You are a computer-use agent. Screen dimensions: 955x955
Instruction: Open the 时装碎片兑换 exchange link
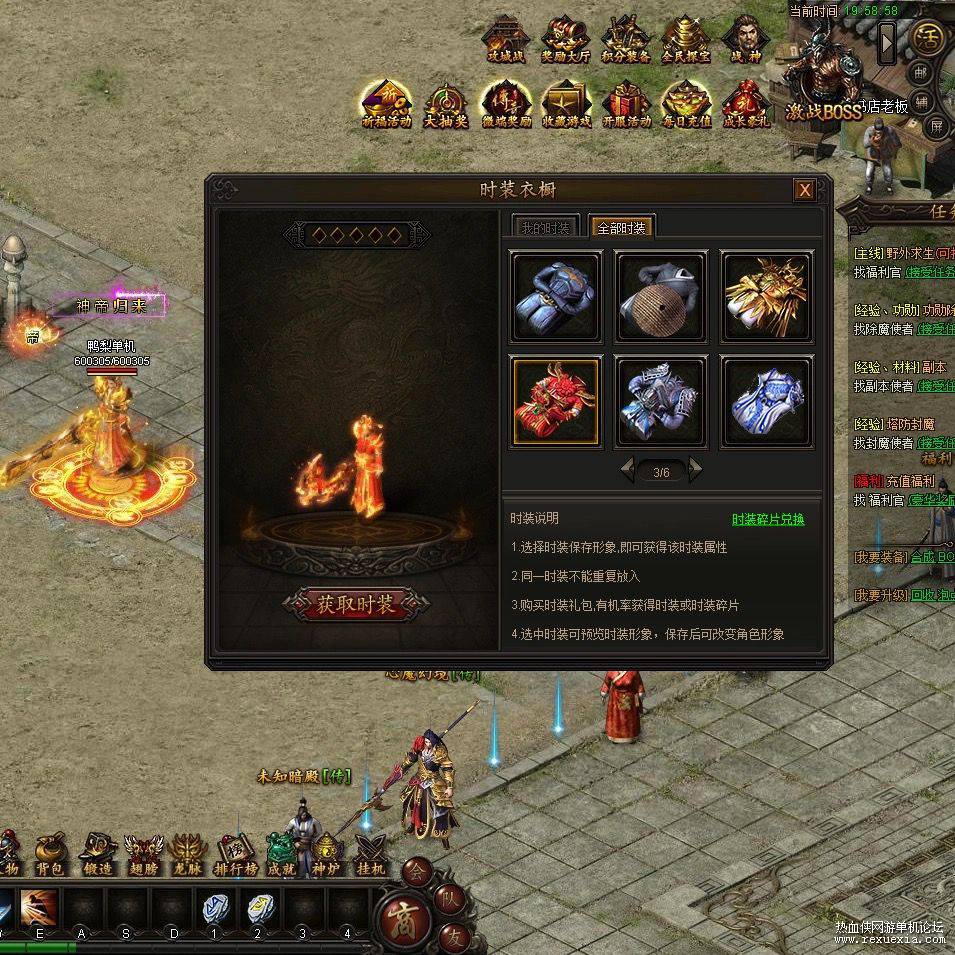click(x=768, y=519)
